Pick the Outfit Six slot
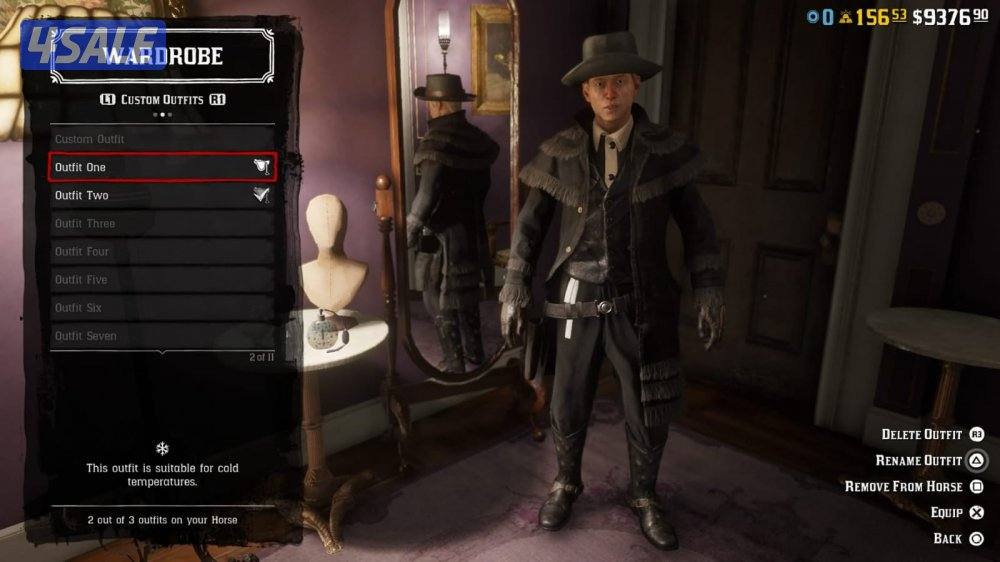The image size is (1000, 562). 162,307
